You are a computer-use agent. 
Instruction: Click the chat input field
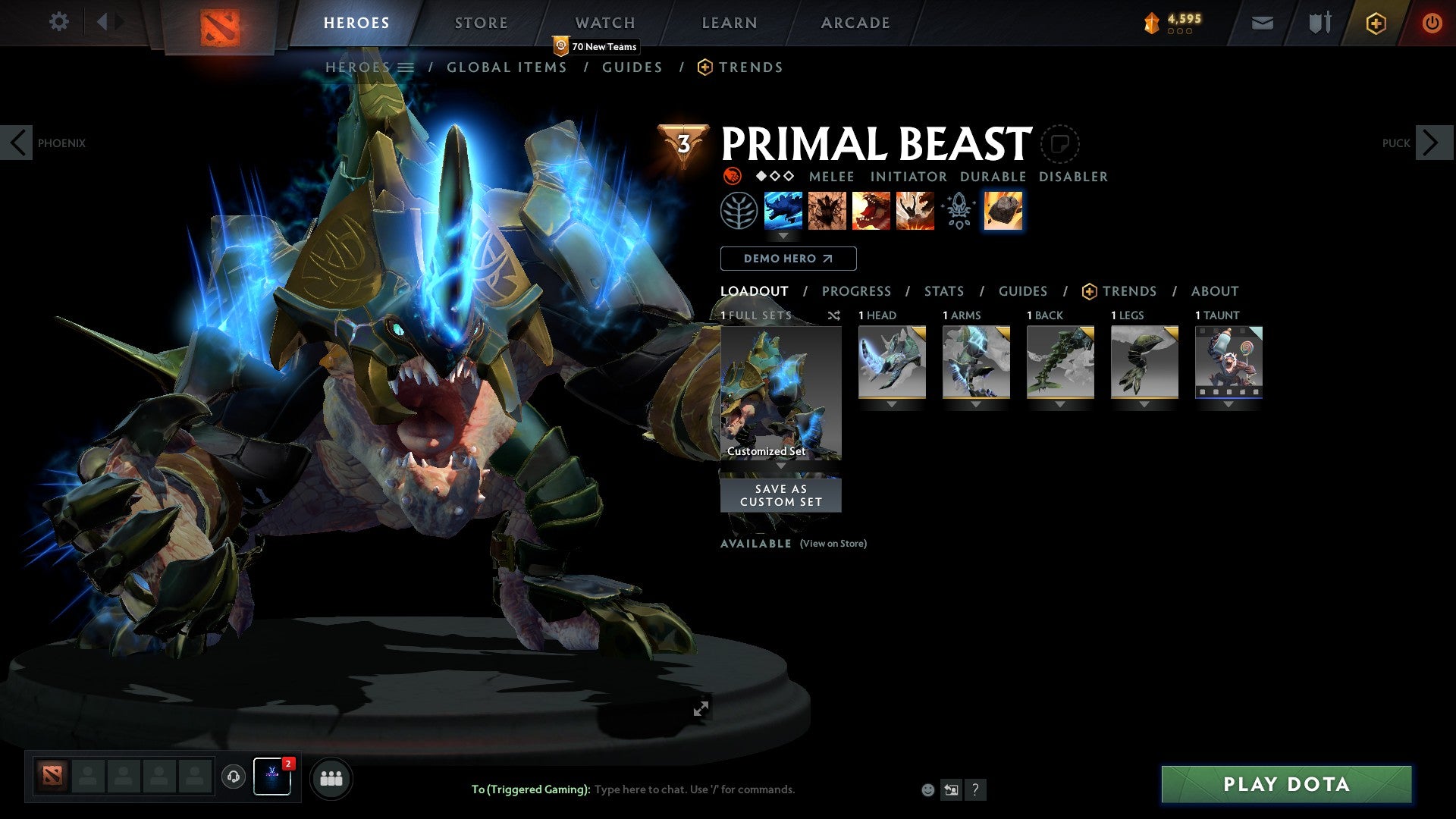(x=694, y=789)
